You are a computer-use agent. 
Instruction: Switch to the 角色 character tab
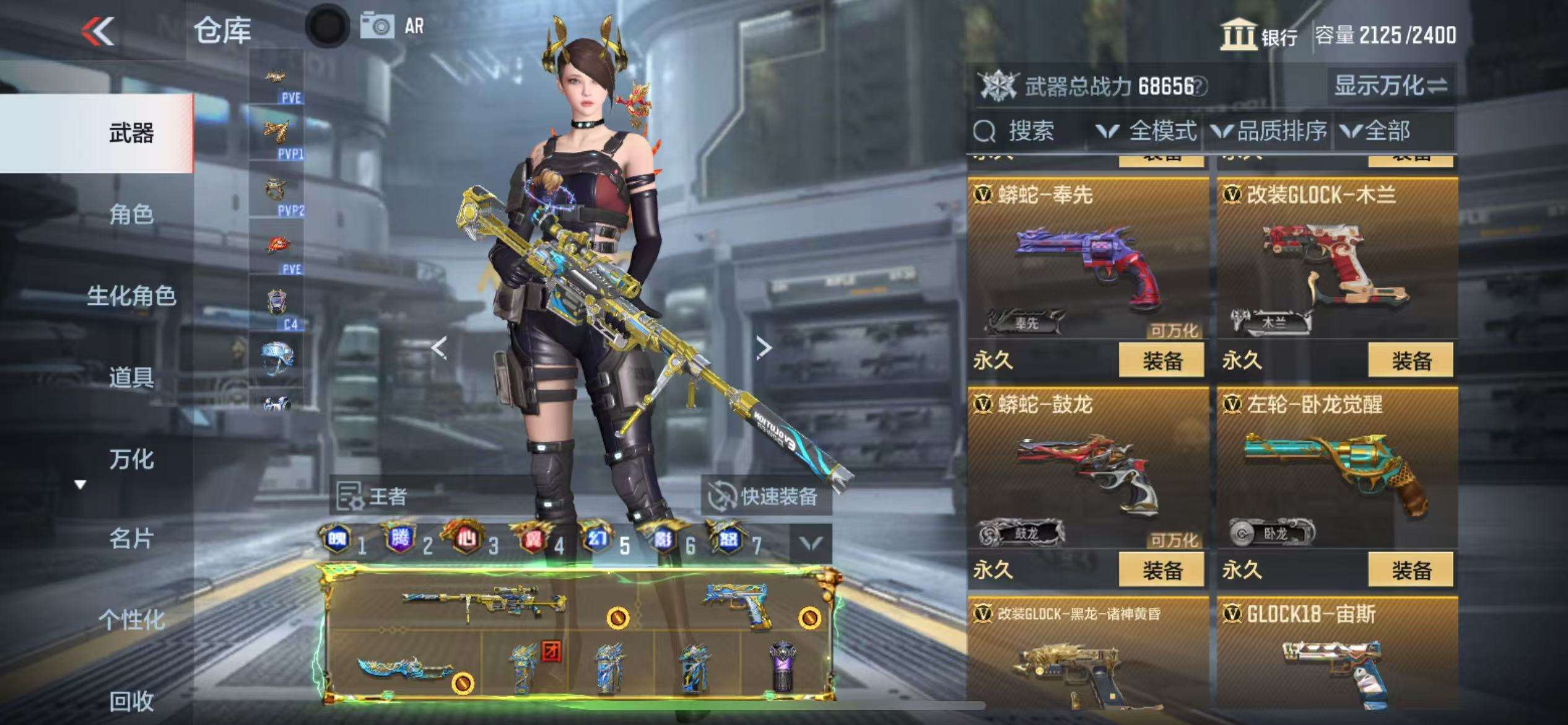131,214
